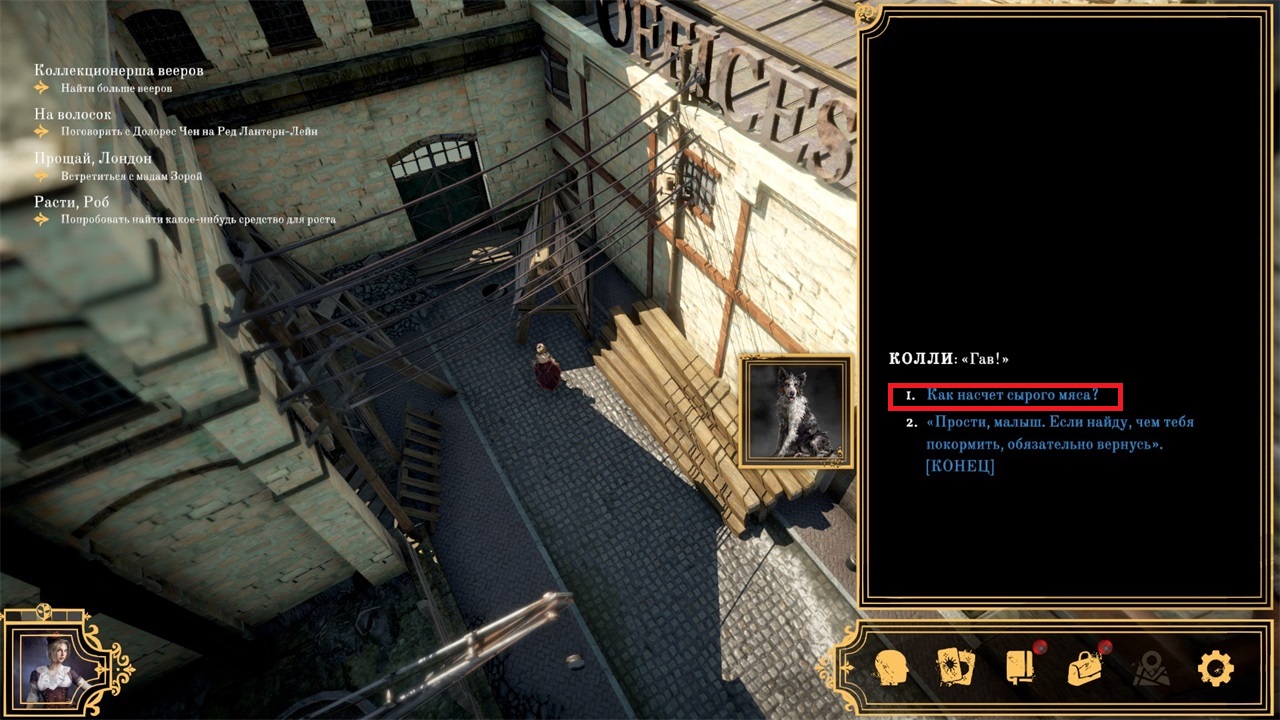Open the map marker icon
Image resolution: width=1280 pixels, height=720 pixels.
(1150, 667)
